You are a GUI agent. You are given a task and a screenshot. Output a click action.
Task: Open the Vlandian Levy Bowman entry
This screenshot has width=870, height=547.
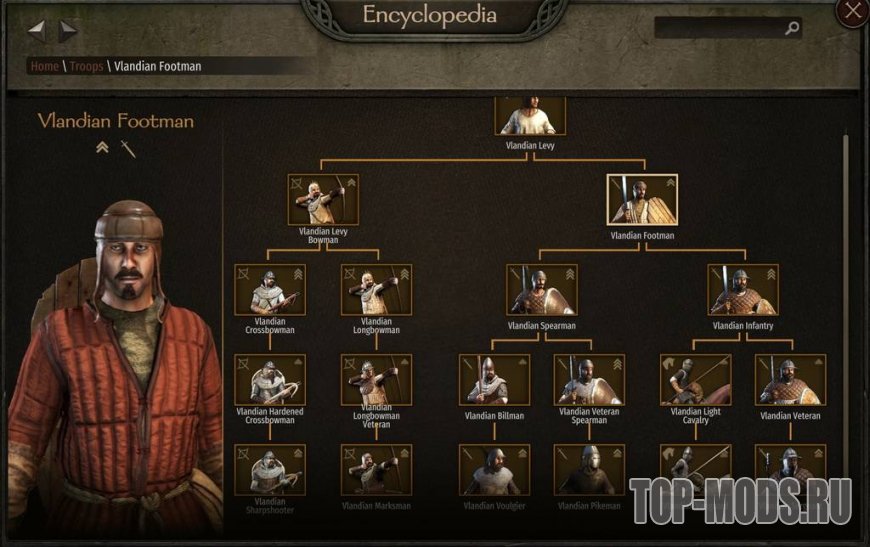(323, 199)
